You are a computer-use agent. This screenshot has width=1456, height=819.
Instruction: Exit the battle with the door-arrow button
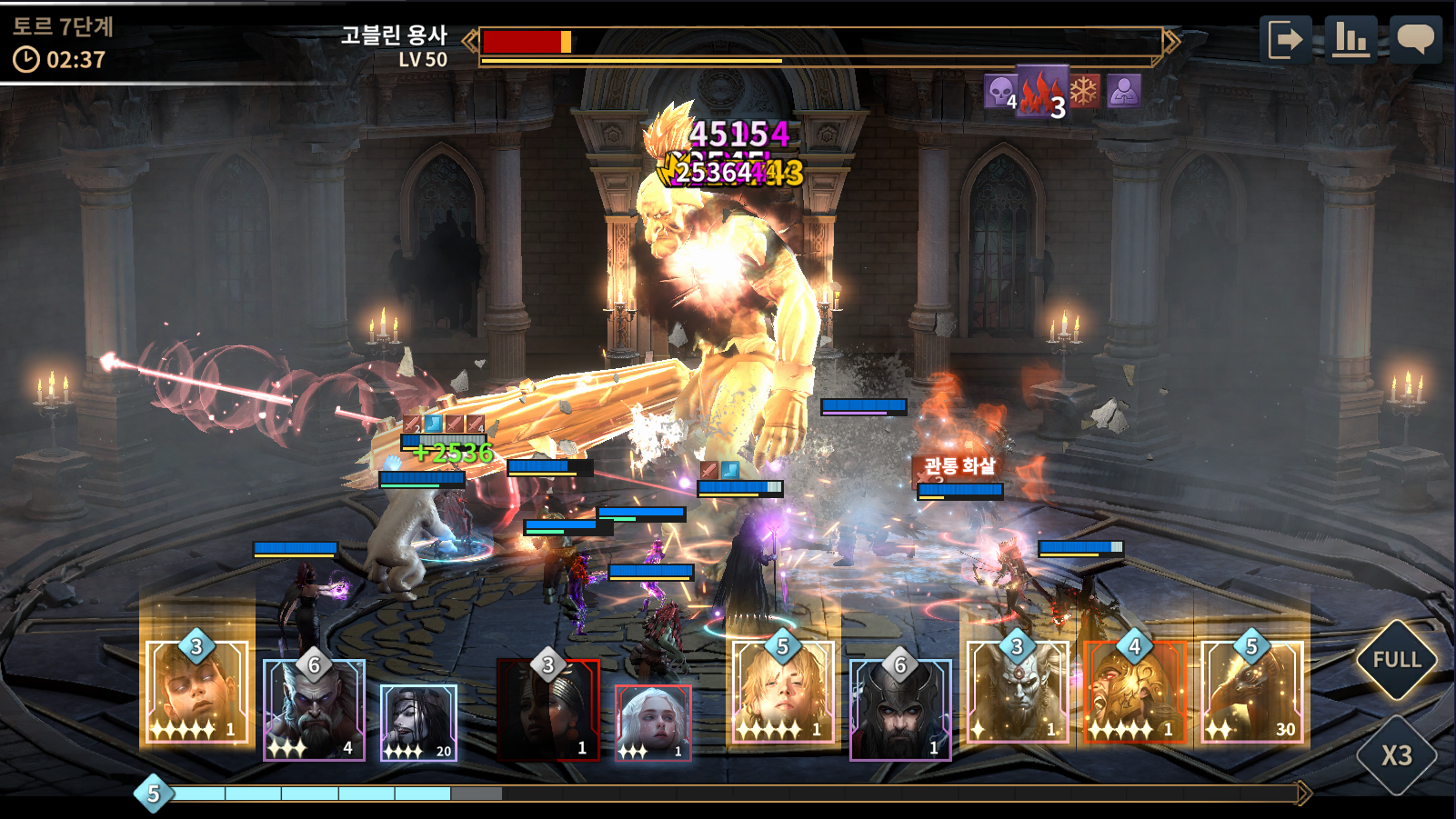[1286, 40]
